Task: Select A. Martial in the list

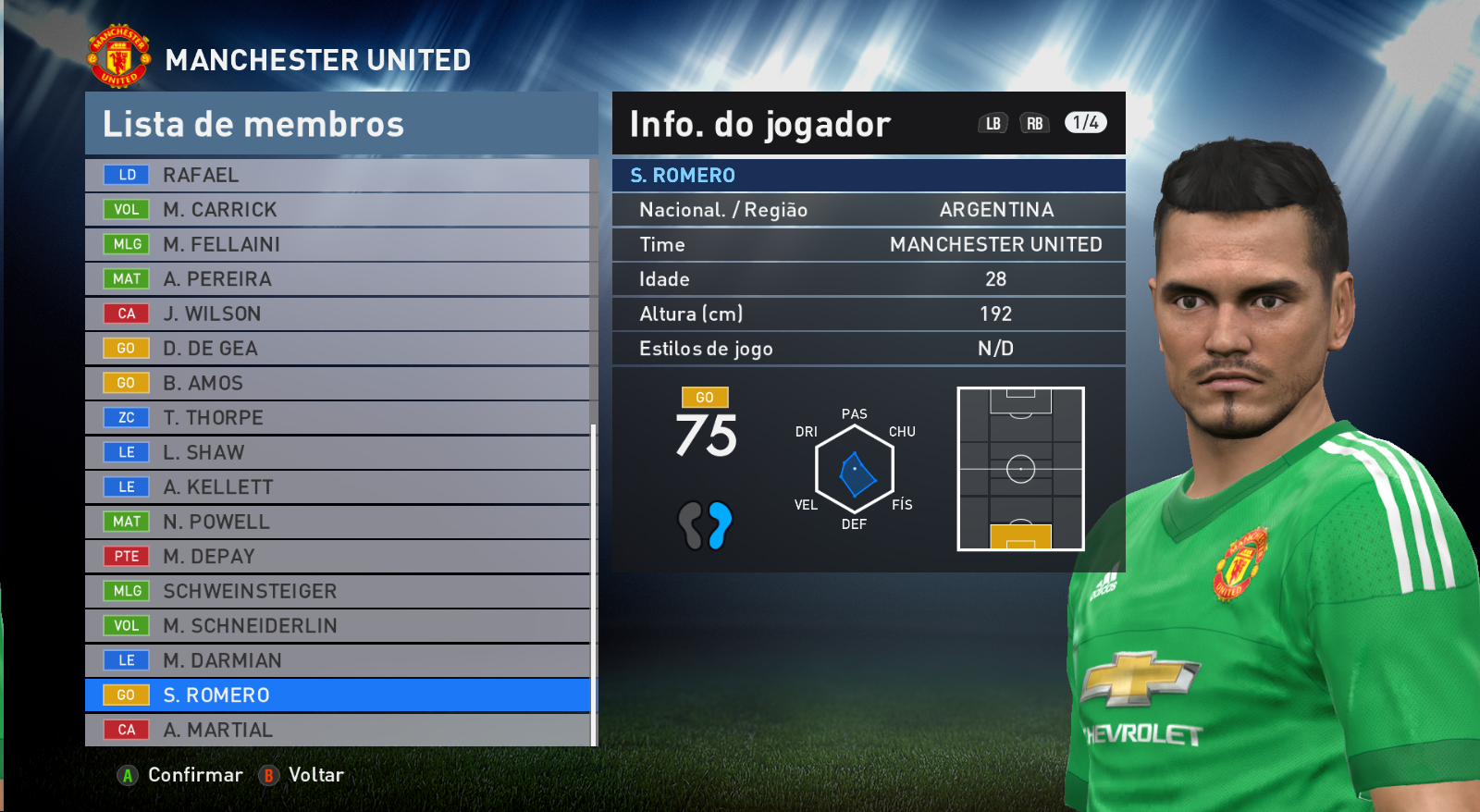Action: (338, 730)
